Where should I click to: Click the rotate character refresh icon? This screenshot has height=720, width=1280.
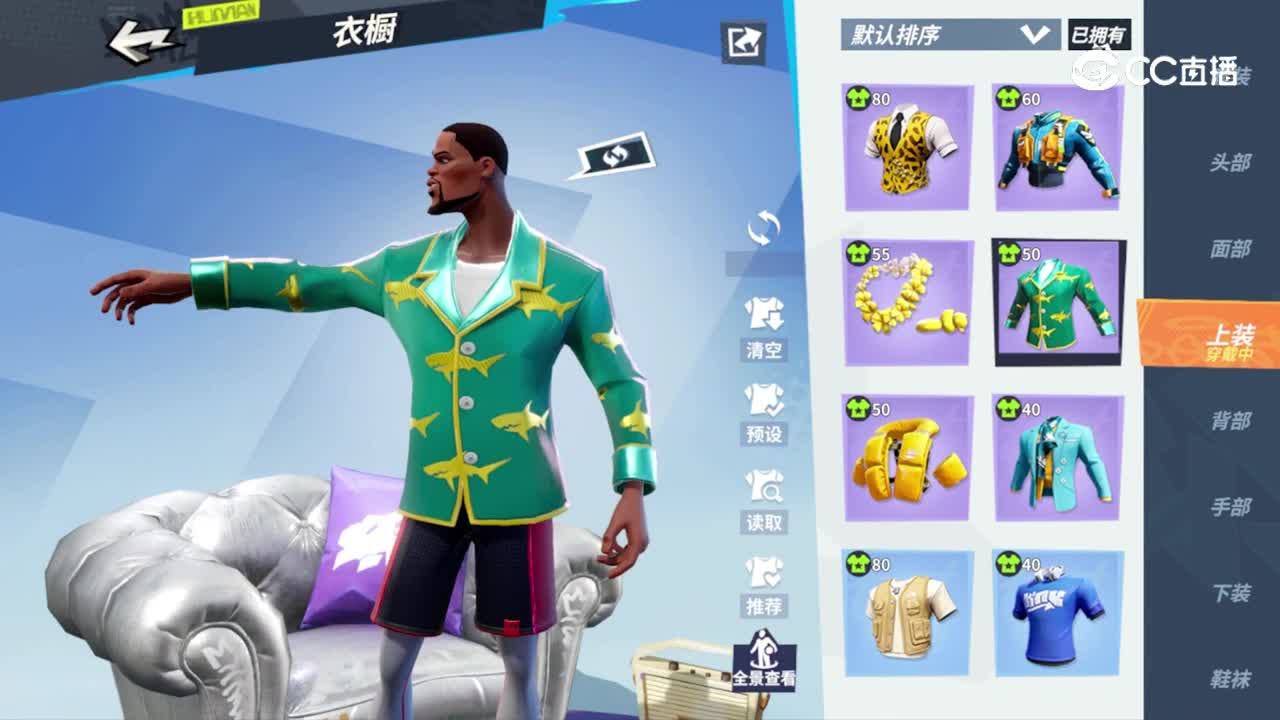pyautogui.click(x=765, y=228)
